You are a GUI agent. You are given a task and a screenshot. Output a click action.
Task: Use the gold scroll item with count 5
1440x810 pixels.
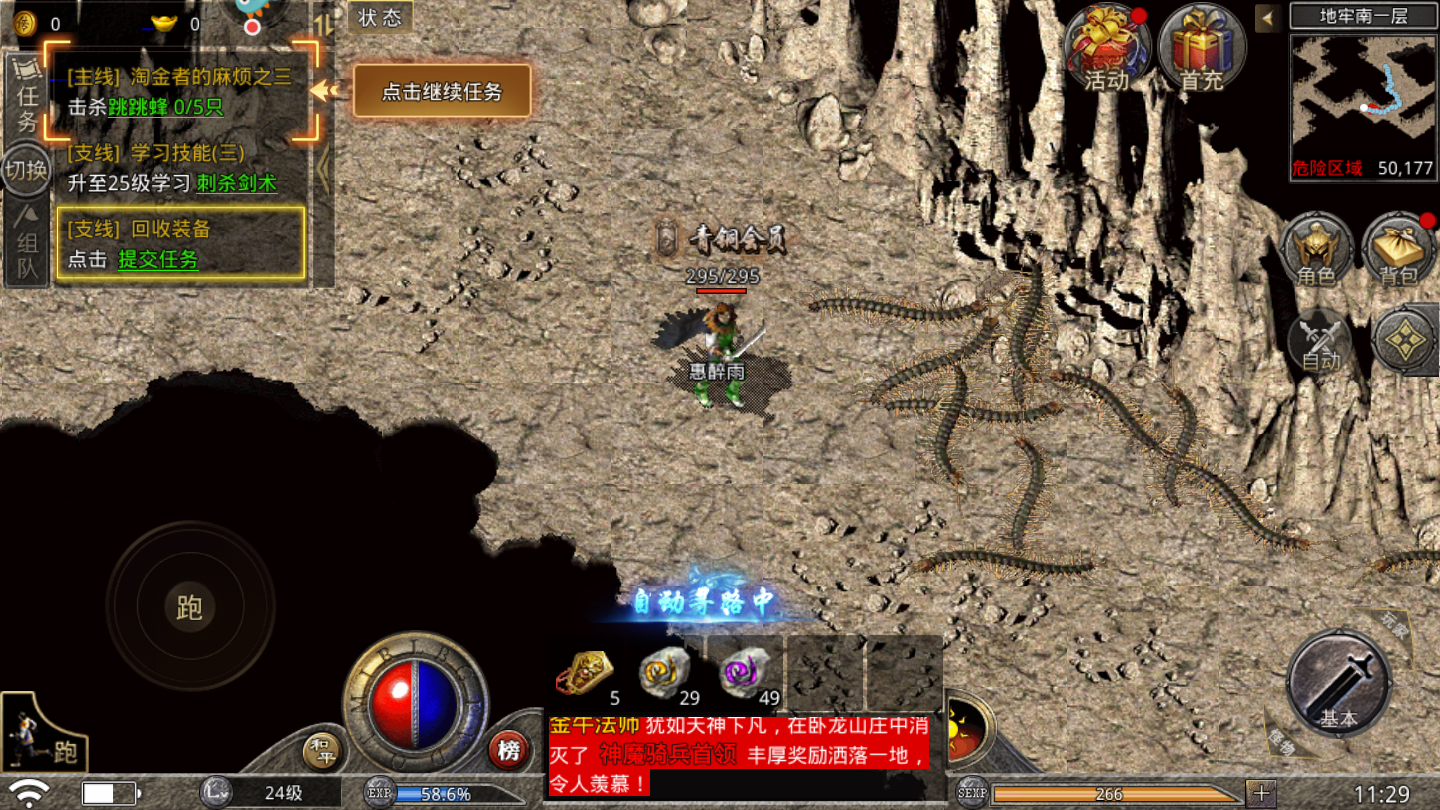[586, 671]
